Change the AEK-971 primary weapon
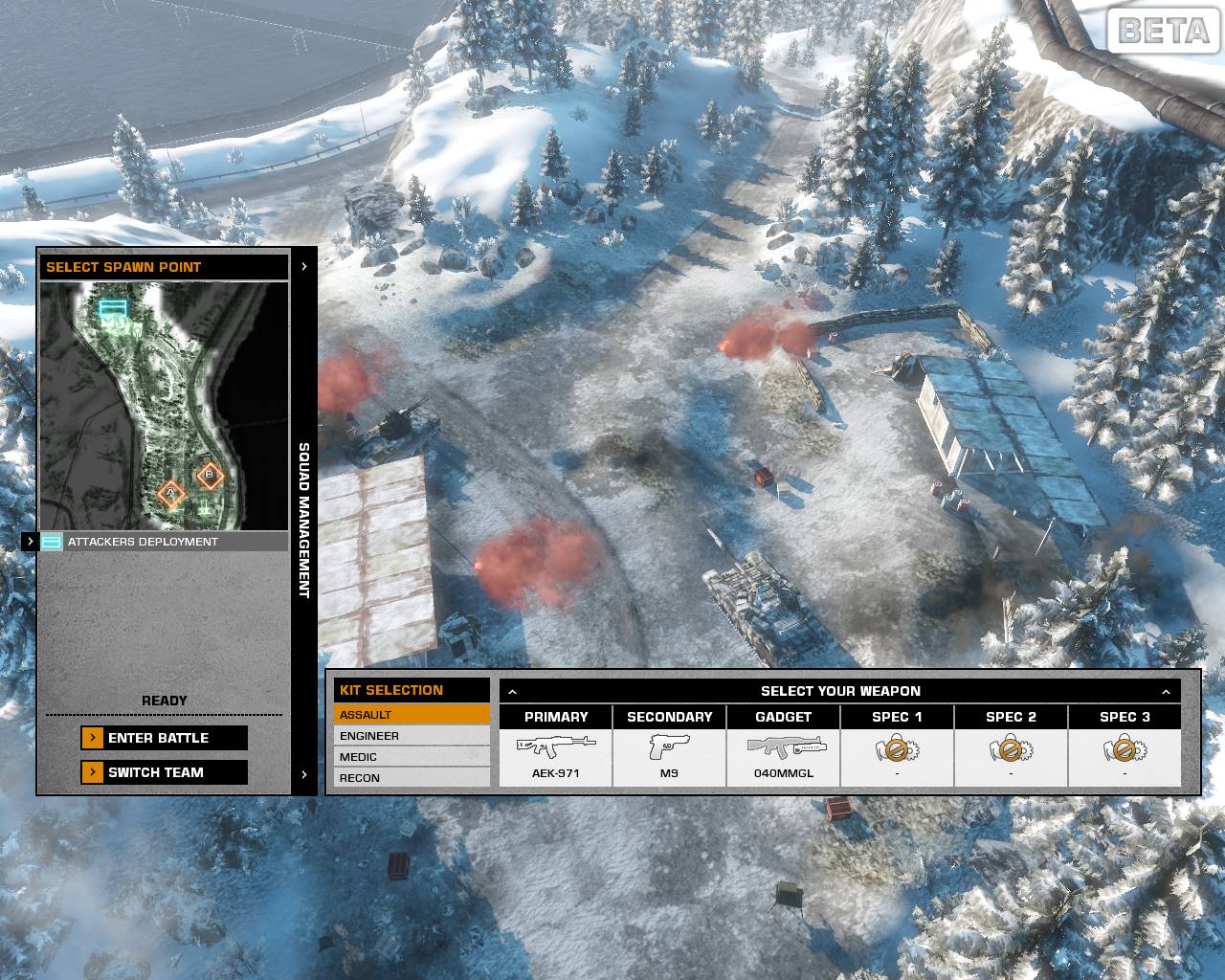The width and height of the screenshot is (1225, 980). tap(556, 756)
